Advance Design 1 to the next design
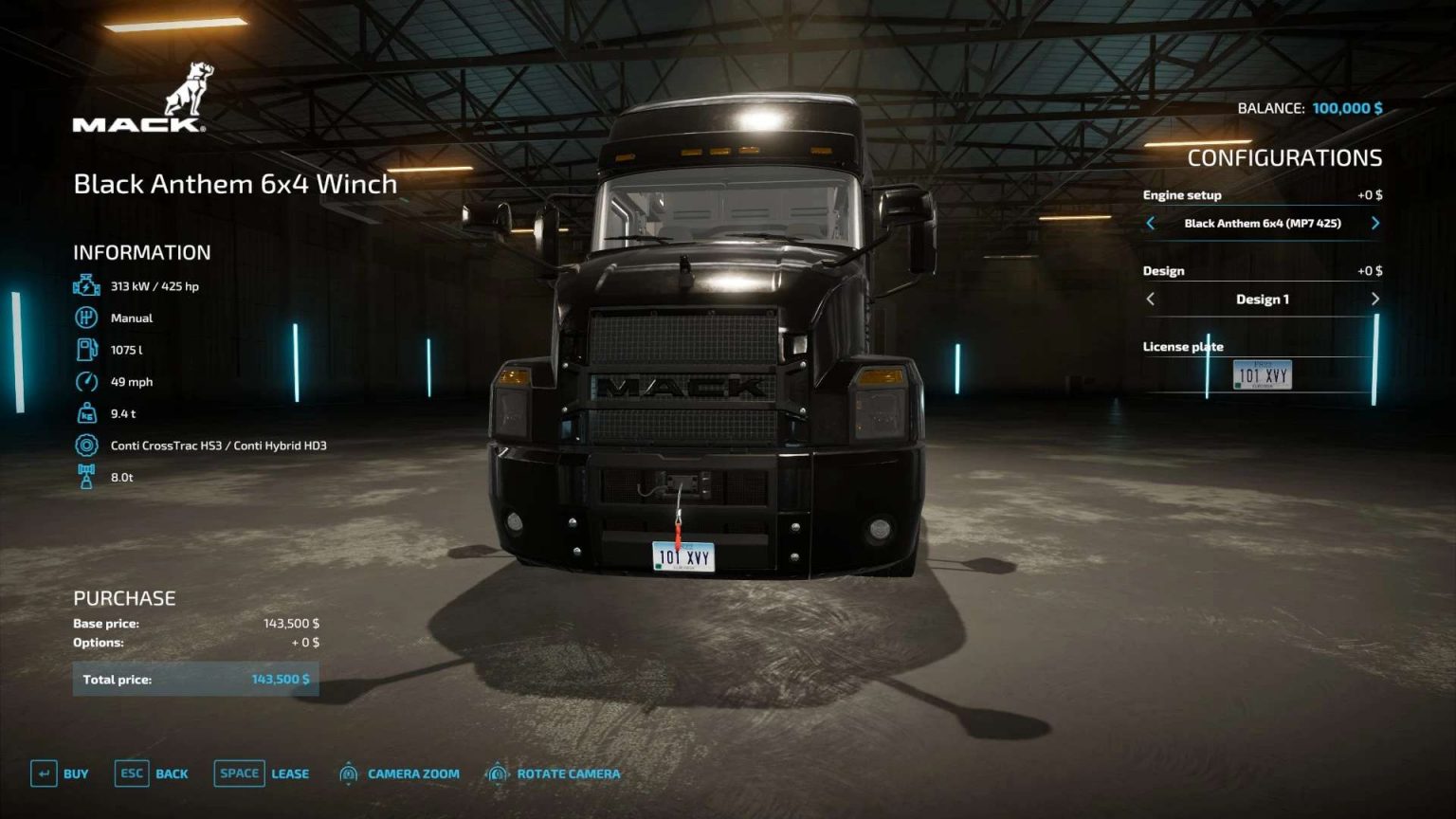The image size is (1456, 819). coord(1375,298)
